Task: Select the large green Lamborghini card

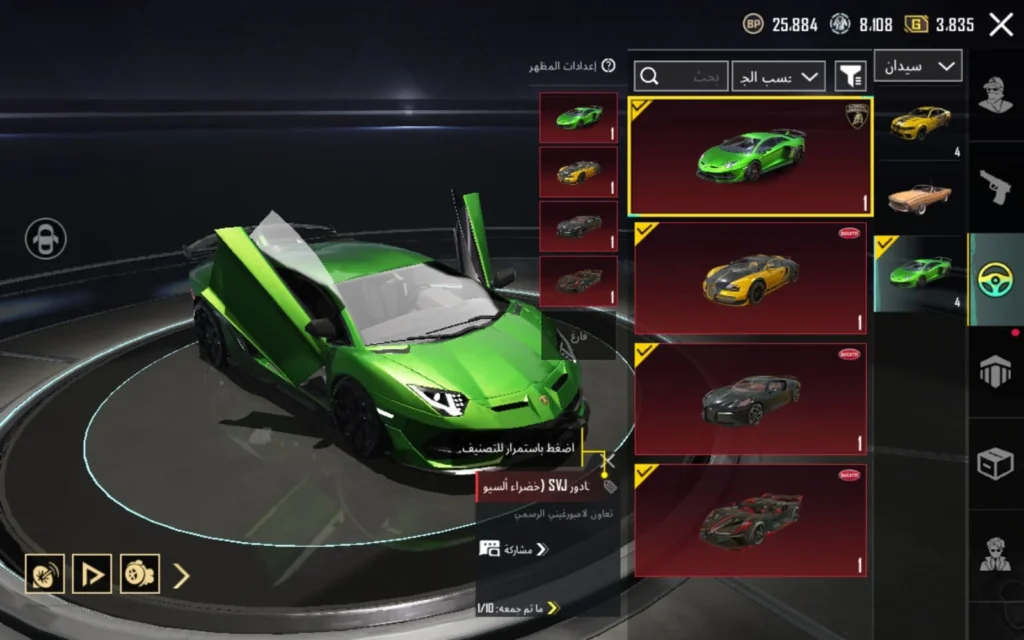Action: pos(750,157)
